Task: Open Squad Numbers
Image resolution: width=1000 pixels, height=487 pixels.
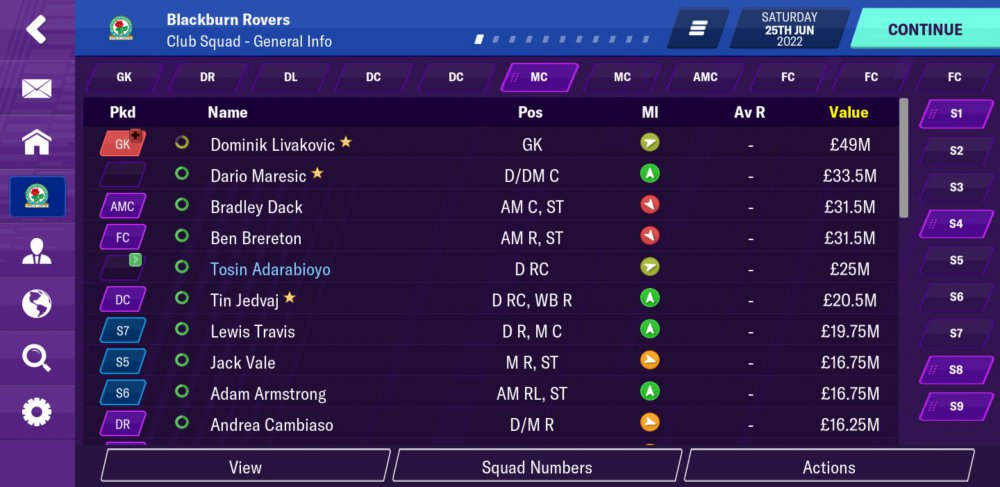Action: point(537,467)
